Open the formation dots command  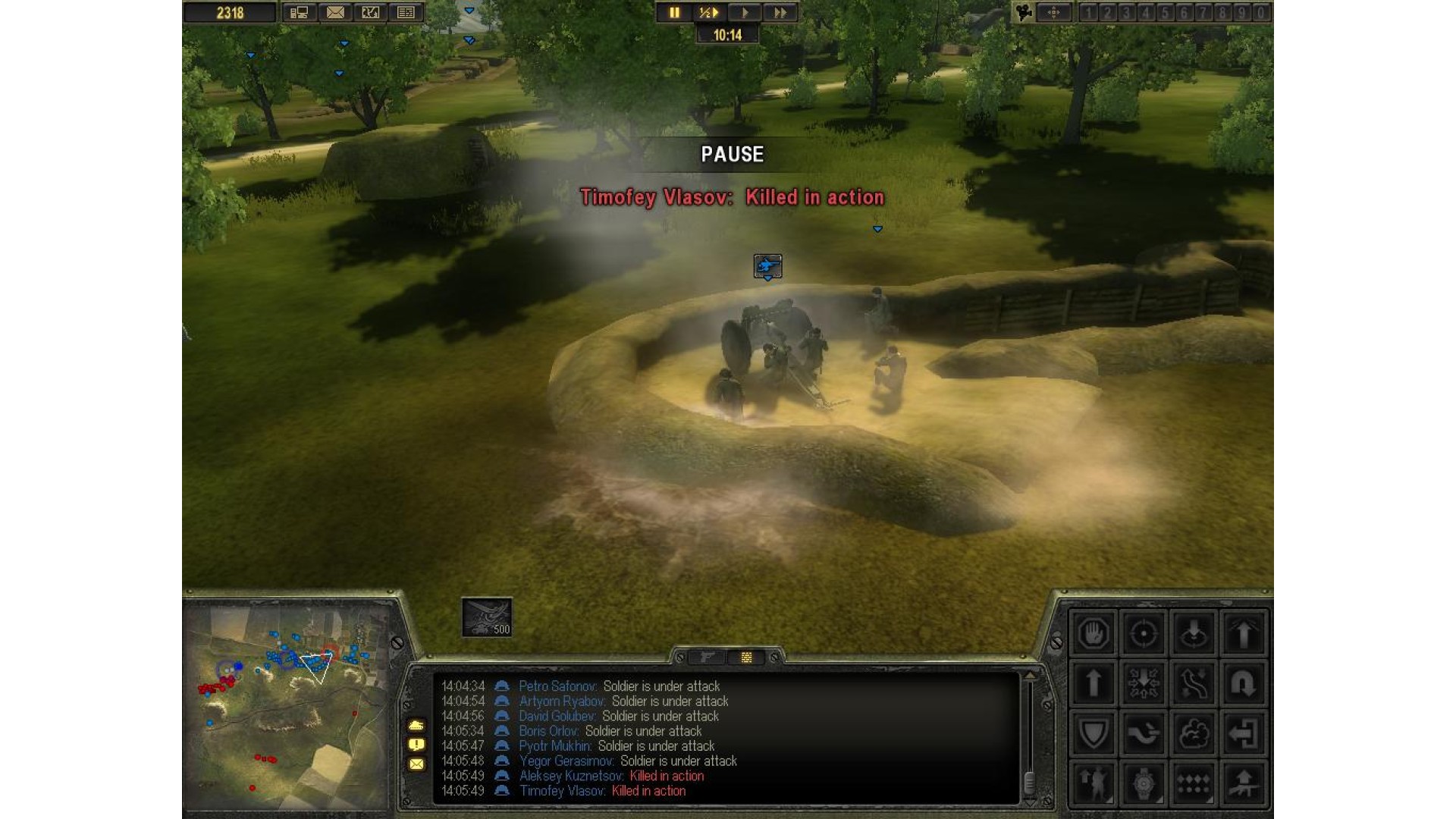coord(1193,783)
